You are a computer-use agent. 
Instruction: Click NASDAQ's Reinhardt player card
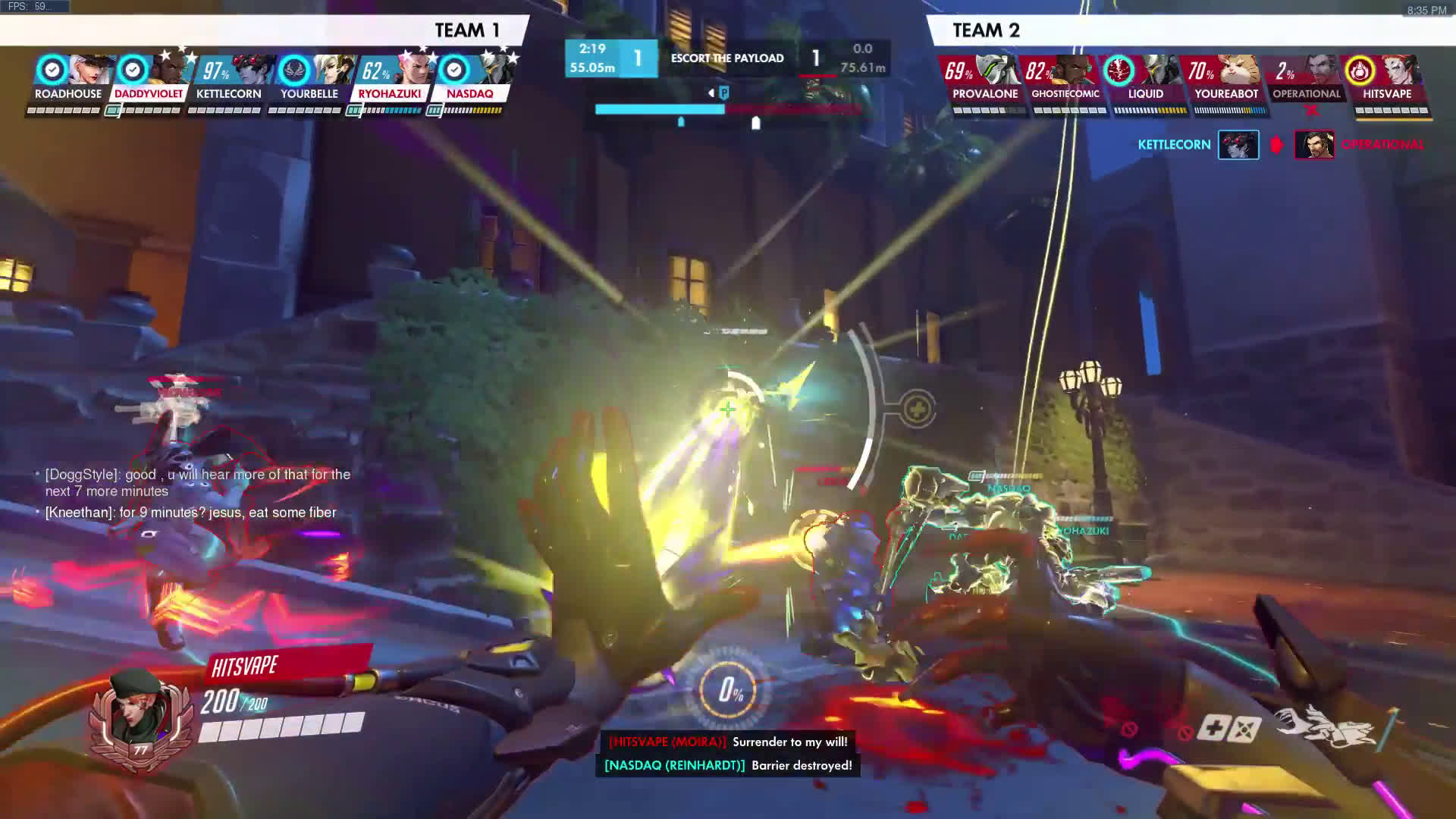[470, 80]
